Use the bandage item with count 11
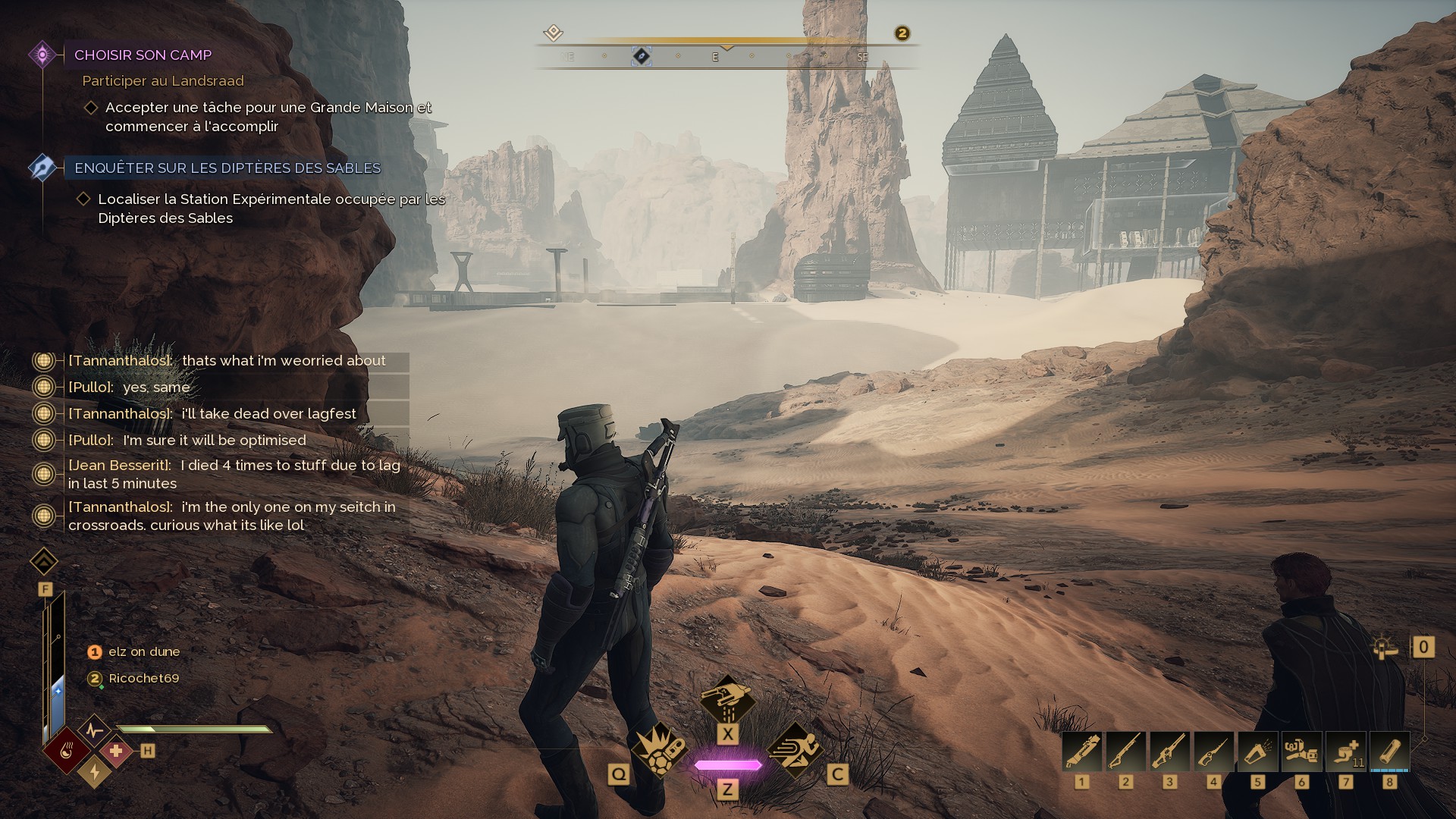This screenshot has width=1456, height=819. click(1345, 751)
